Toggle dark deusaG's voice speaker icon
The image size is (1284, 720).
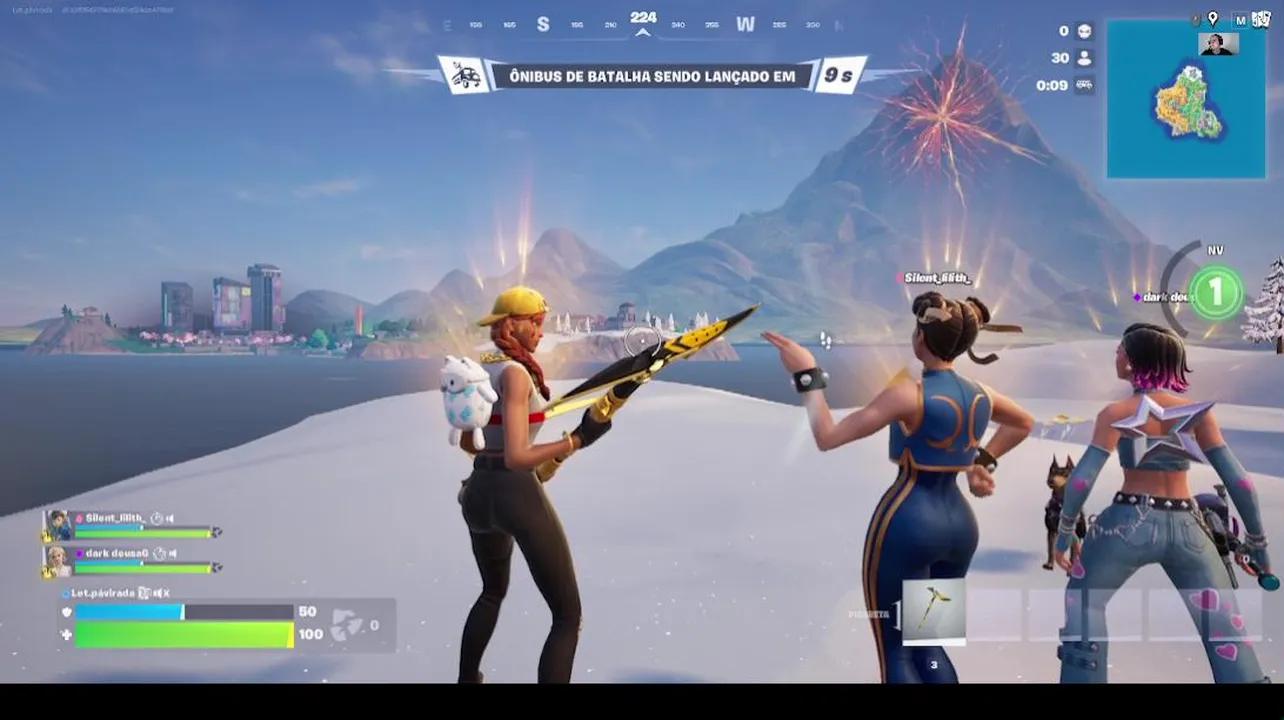point(174,554)
